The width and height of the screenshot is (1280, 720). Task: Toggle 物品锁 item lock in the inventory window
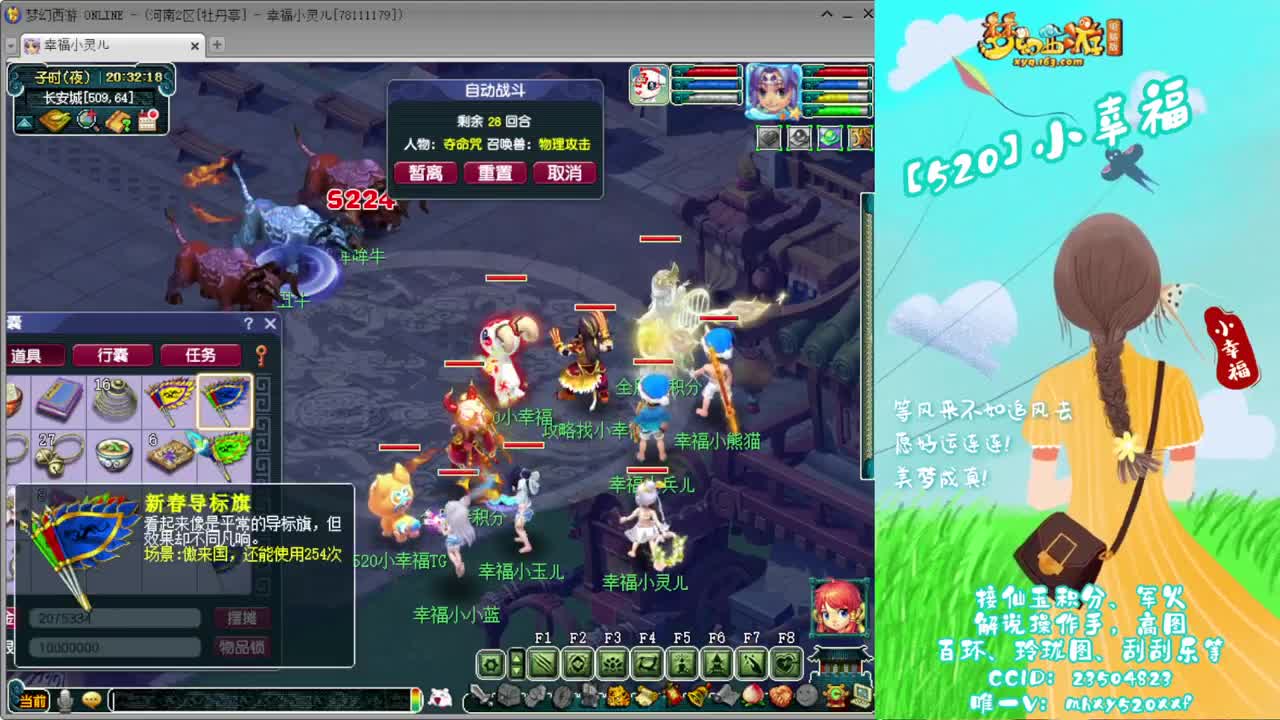pos(242,647)
